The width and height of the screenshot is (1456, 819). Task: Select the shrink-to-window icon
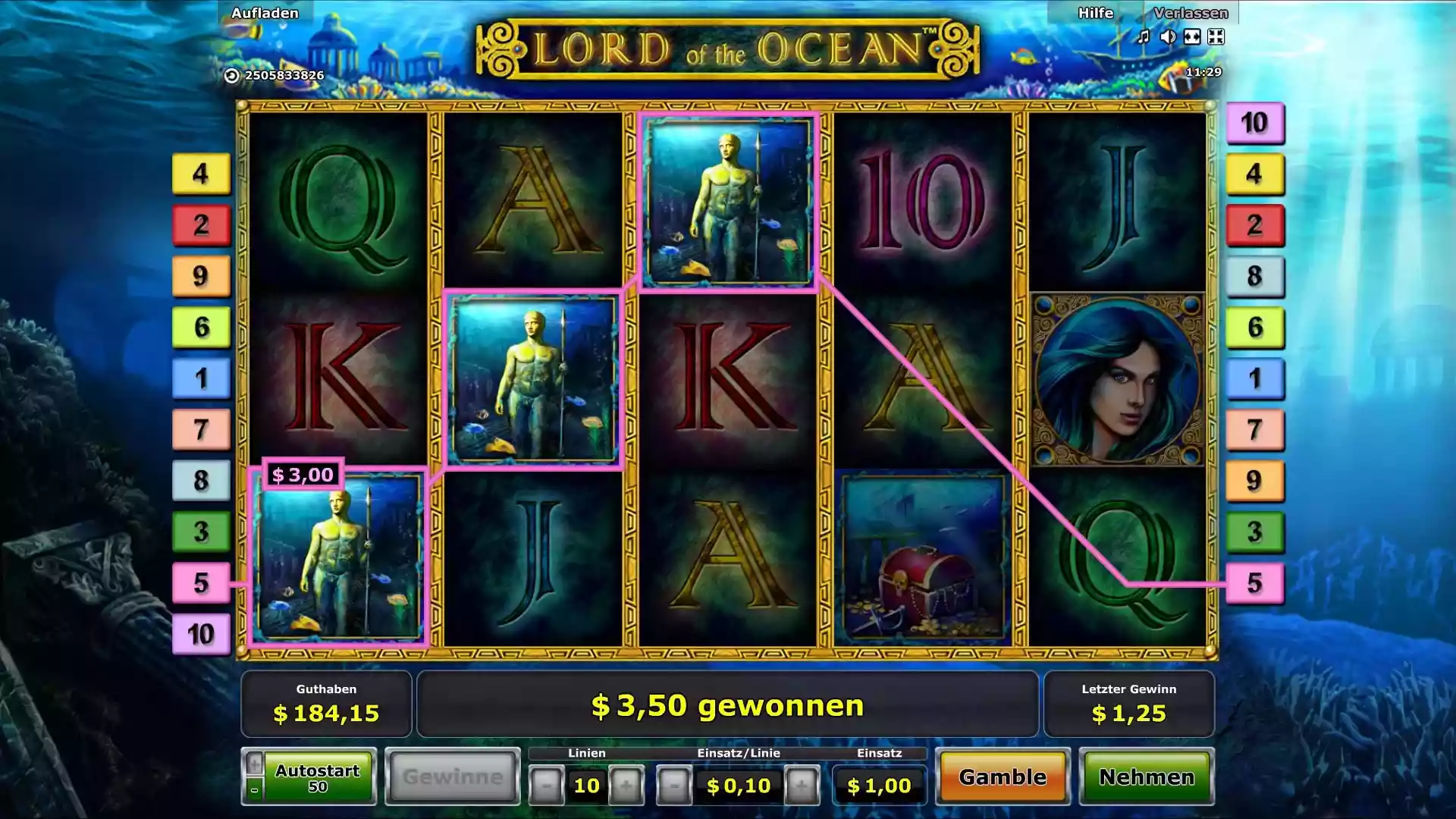click(x=1216, y=36)
